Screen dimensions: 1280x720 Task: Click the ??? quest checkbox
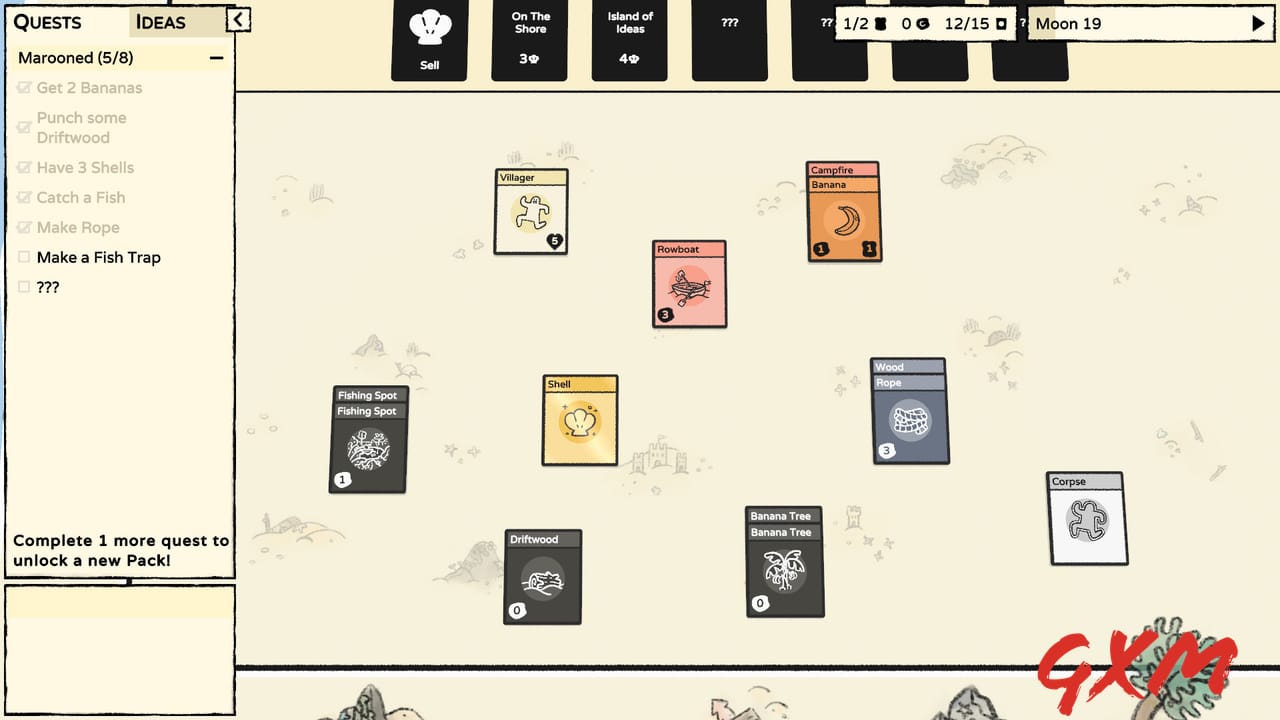click(22, 287)
